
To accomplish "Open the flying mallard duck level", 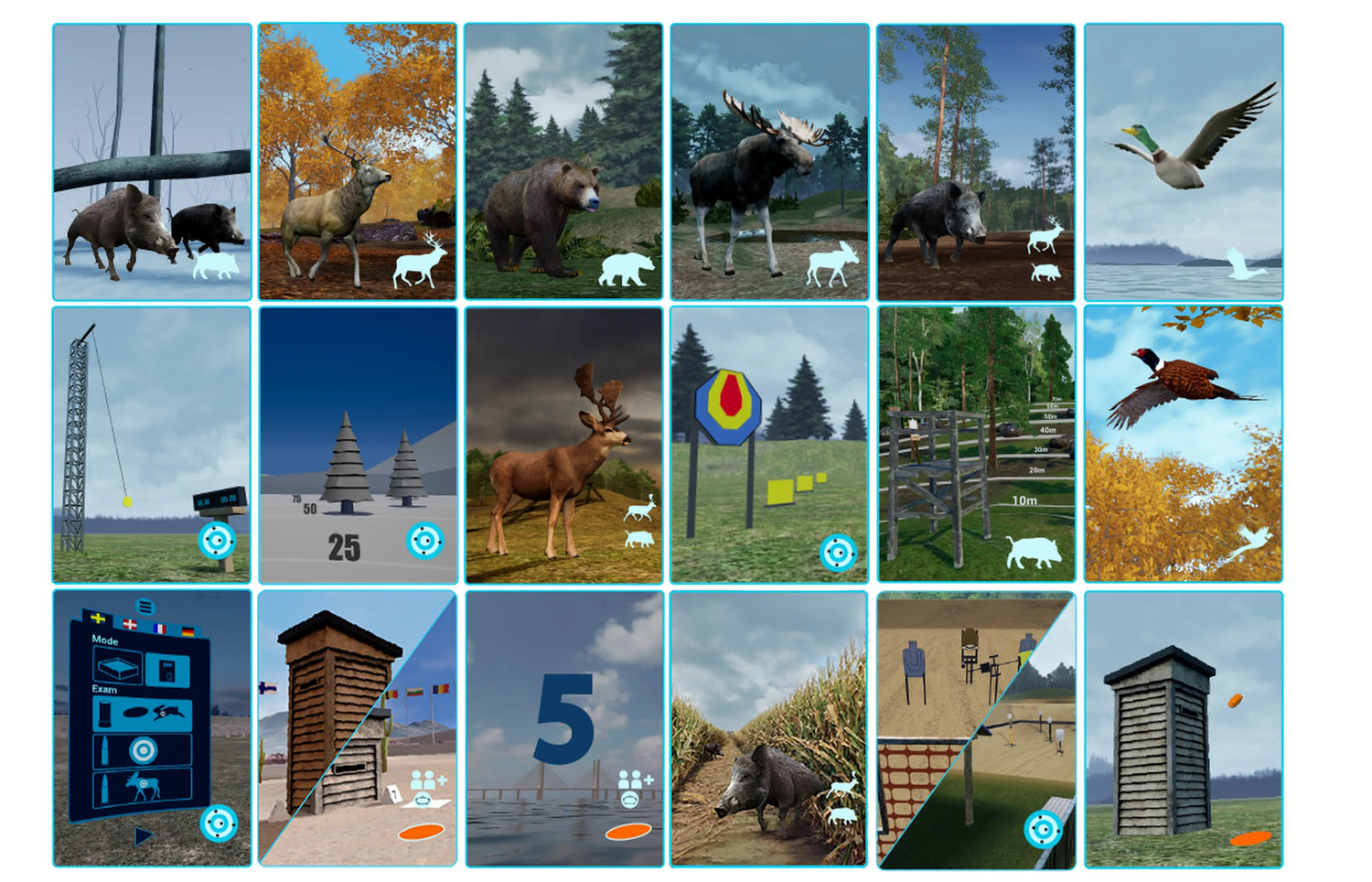I will (x=1184, y=162).
